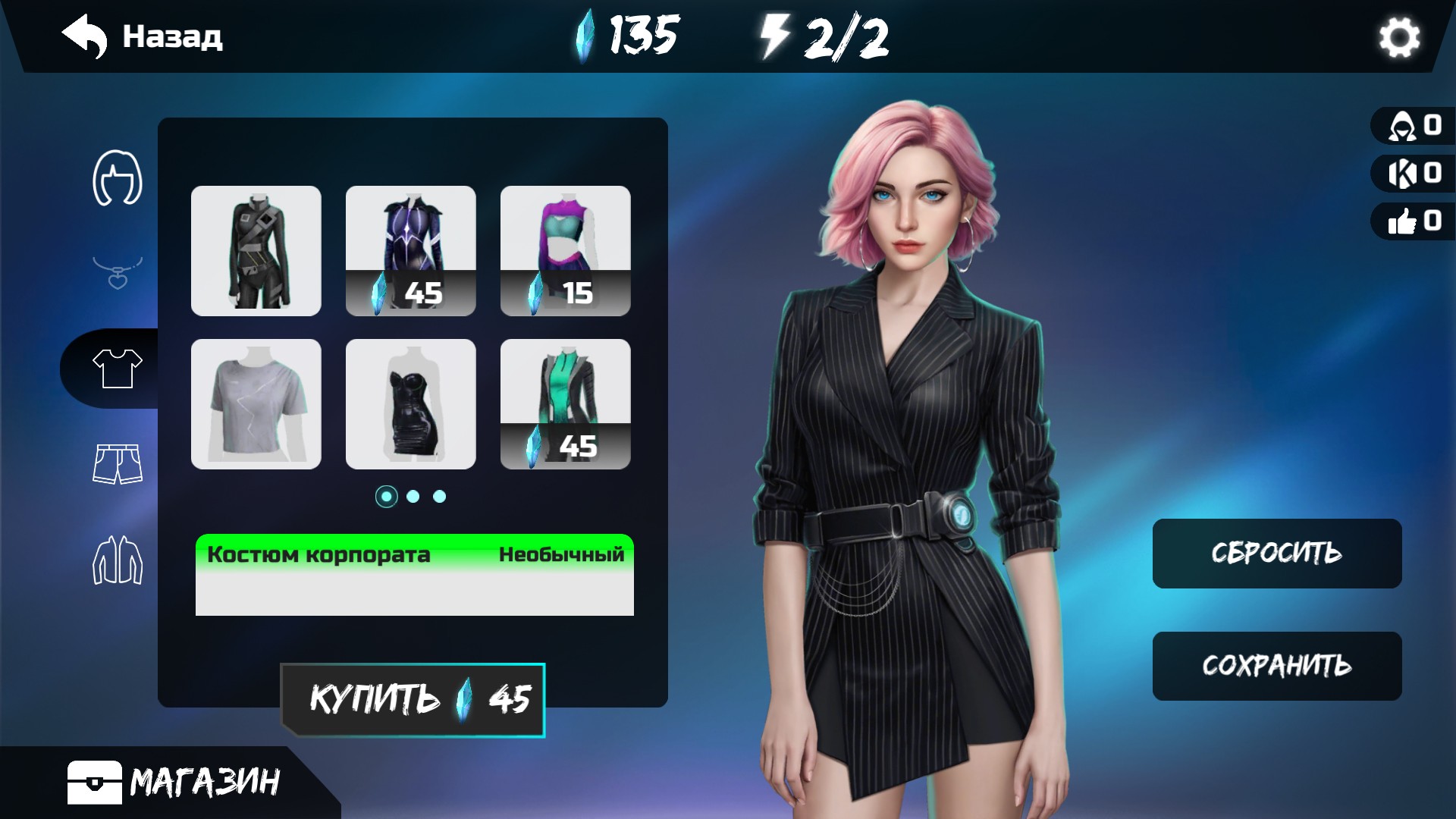Open settings with the gear icon

[x=1398, y=37]
